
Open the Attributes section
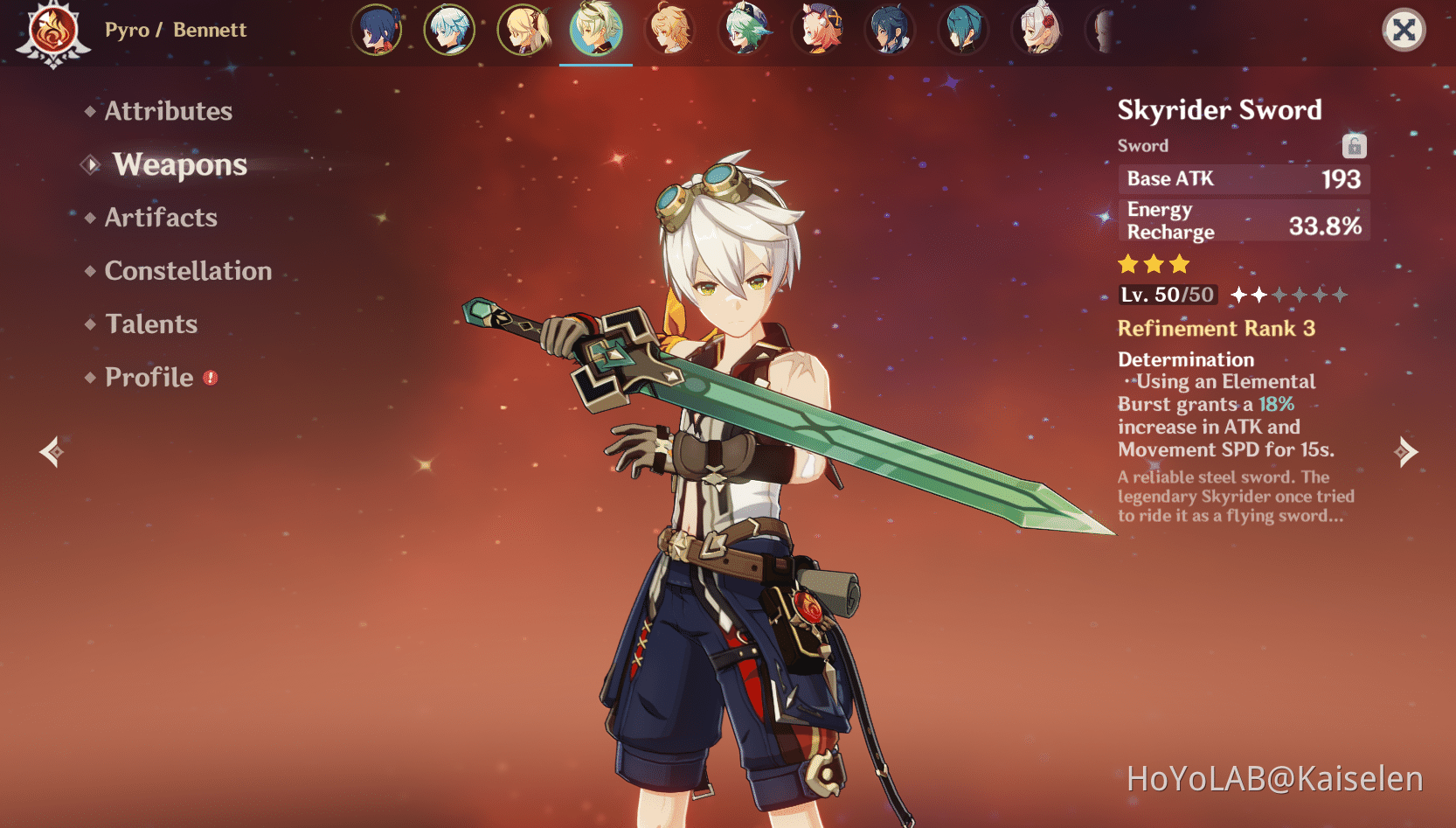pos(168,111)
